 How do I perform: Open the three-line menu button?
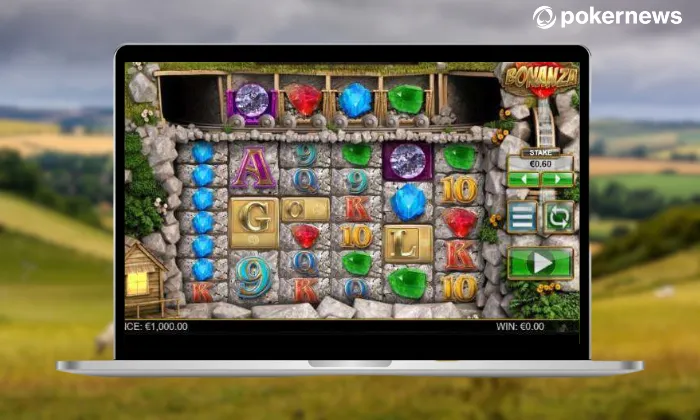coord(522,217)
